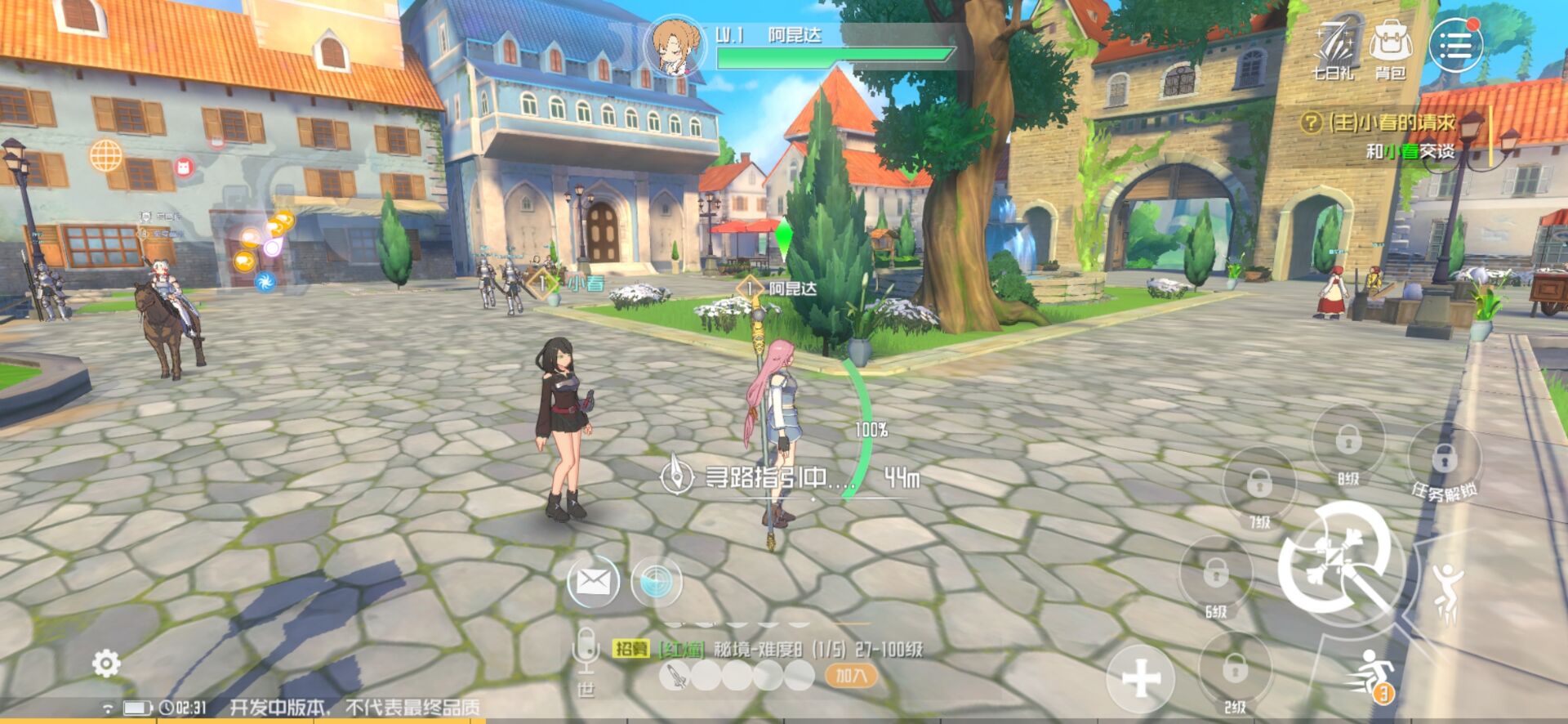The height and width of the screenshot is (724, 1568).
Task: Open the orange globe icon
Action: (x=106, y=155)
